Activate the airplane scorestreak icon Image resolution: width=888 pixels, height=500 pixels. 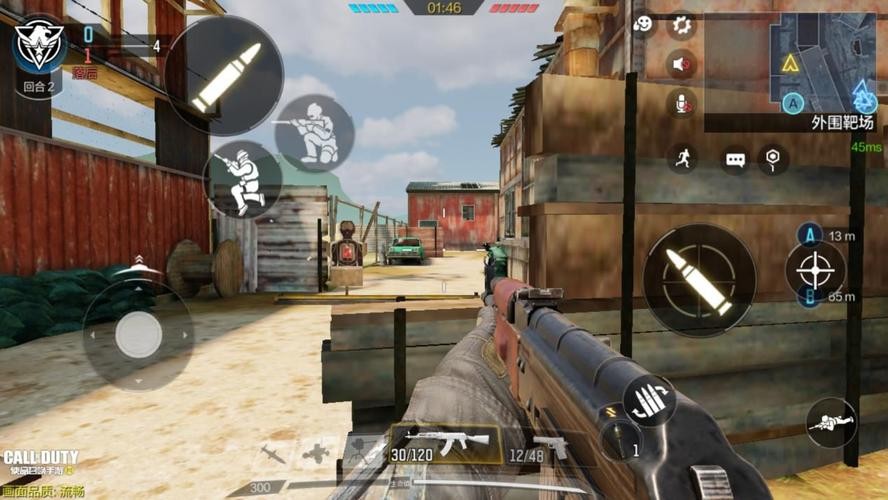coord(317,451)
